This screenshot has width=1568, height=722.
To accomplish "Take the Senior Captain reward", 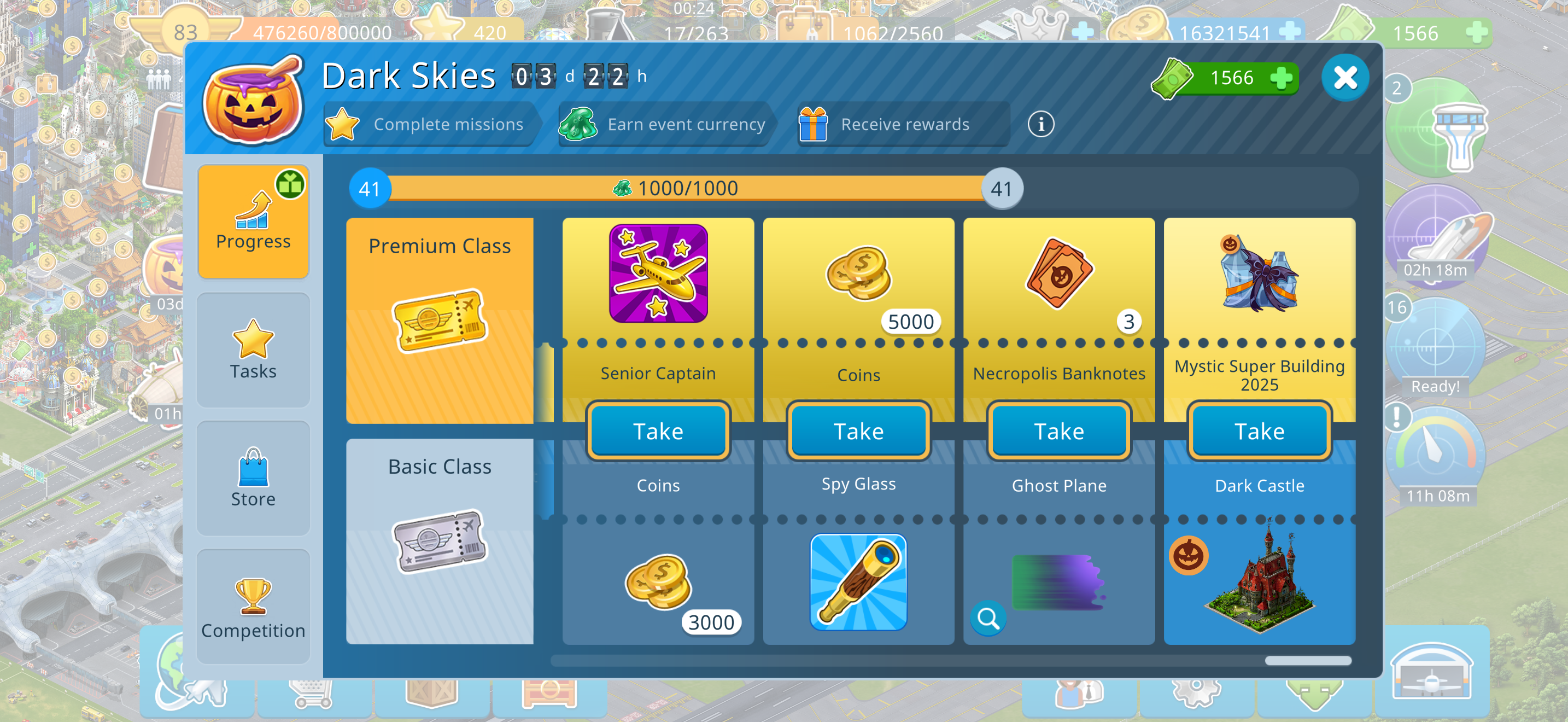I will pos(658,431).
